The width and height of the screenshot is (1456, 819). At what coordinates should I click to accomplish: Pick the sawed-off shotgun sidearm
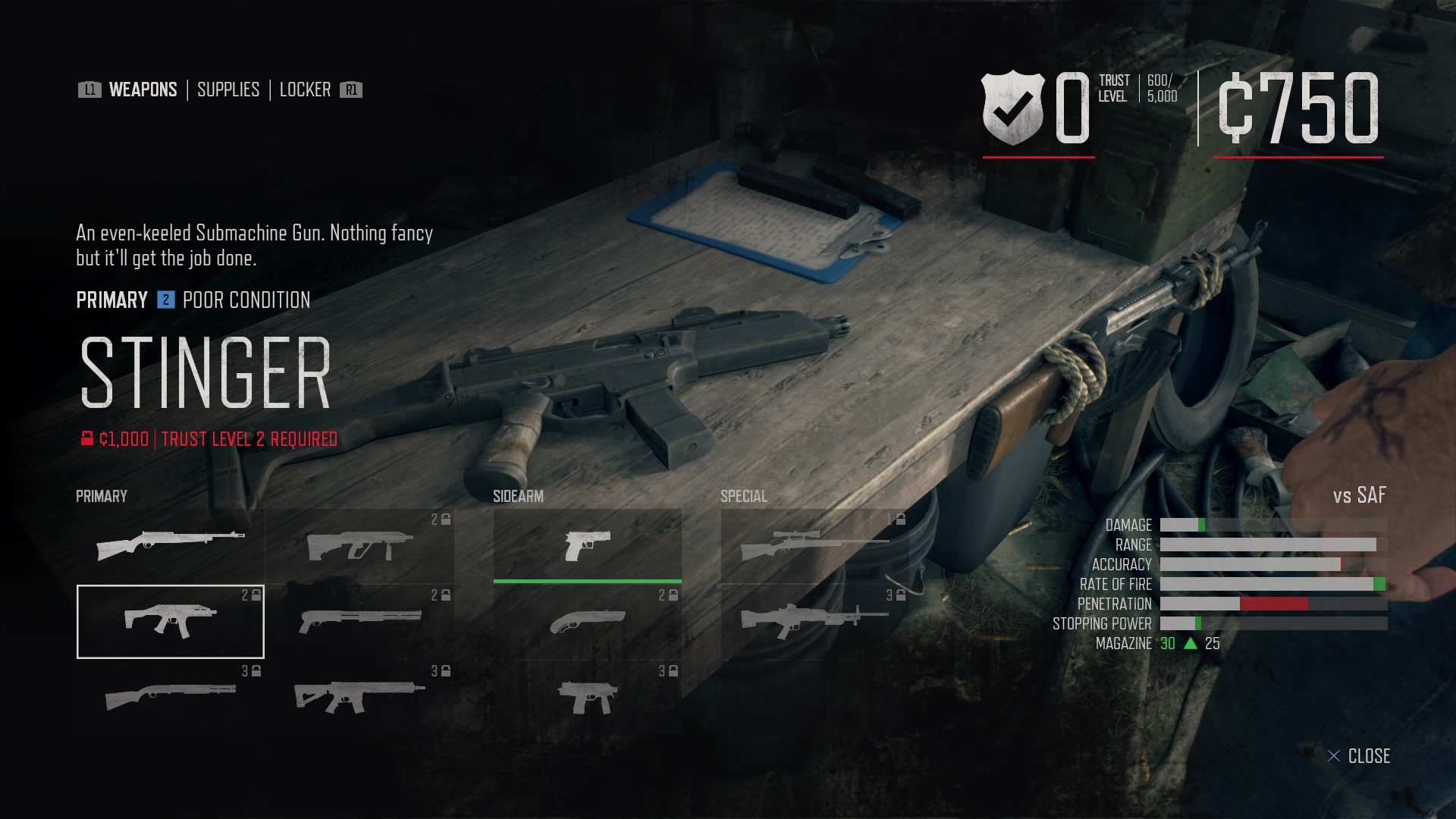point(588,621)
